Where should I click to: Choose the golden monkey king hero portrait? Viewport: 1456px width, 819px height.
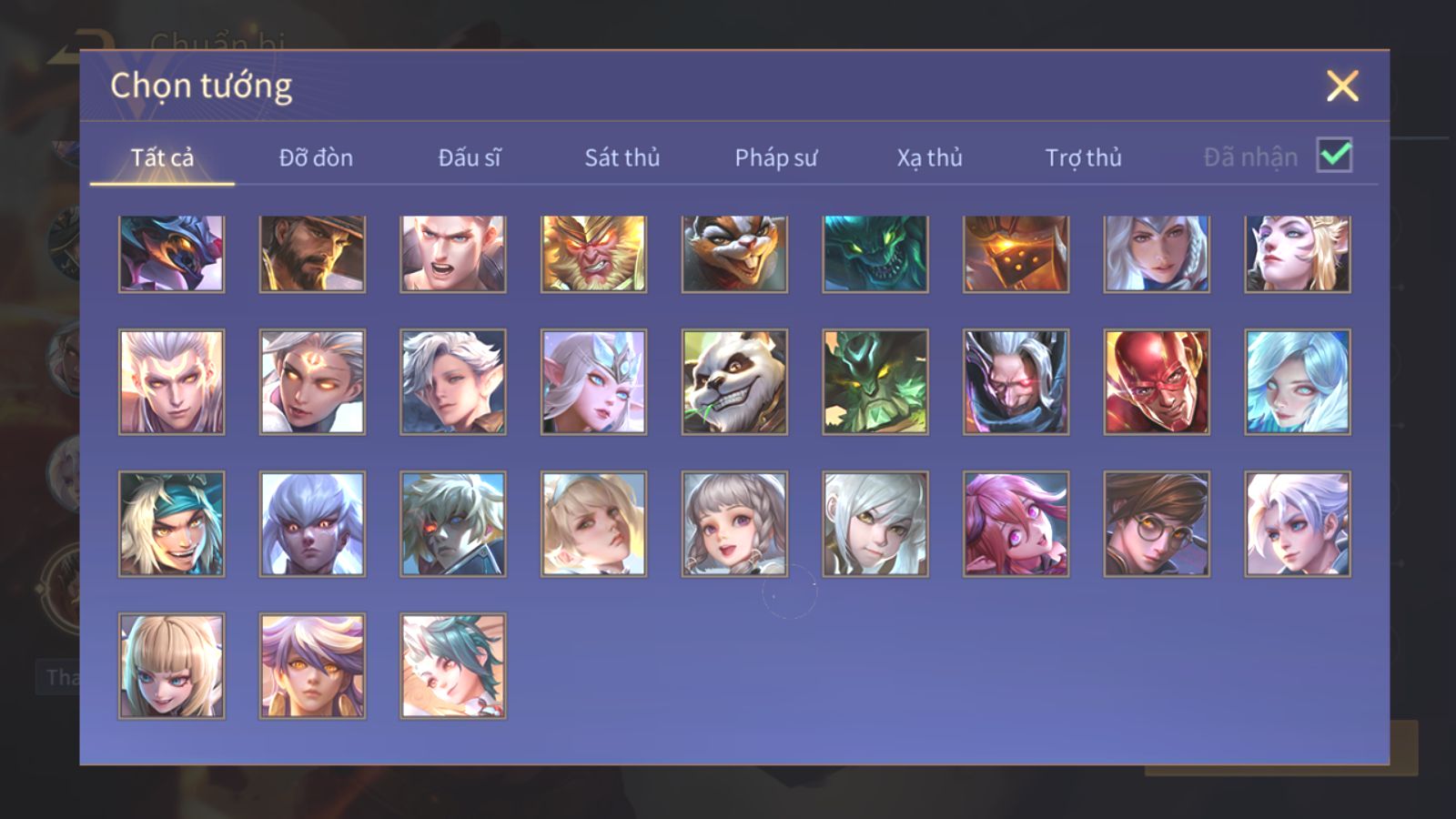593,254
